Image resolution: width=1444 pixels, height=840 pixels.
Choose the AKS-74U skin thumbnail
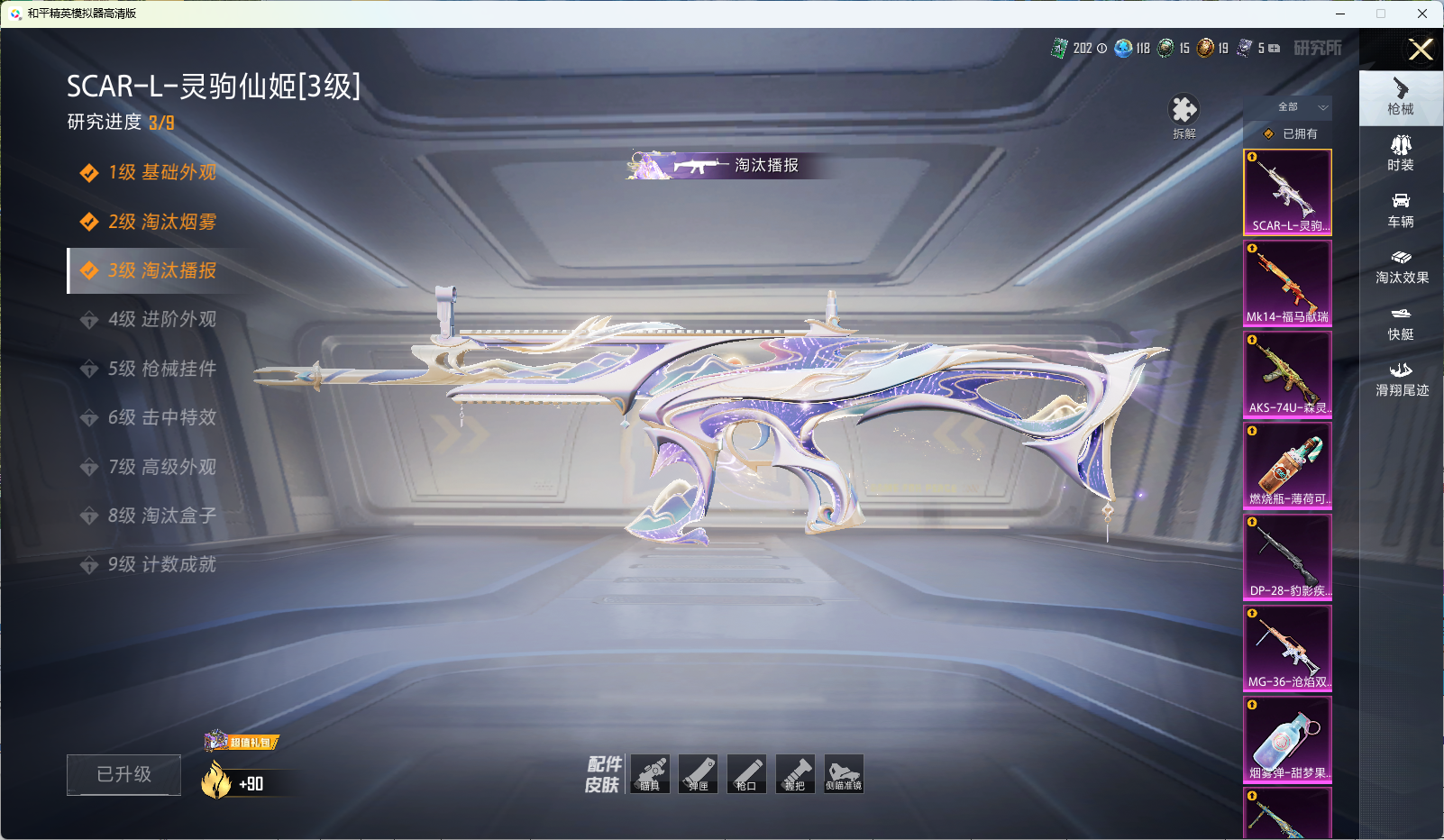1287,374
